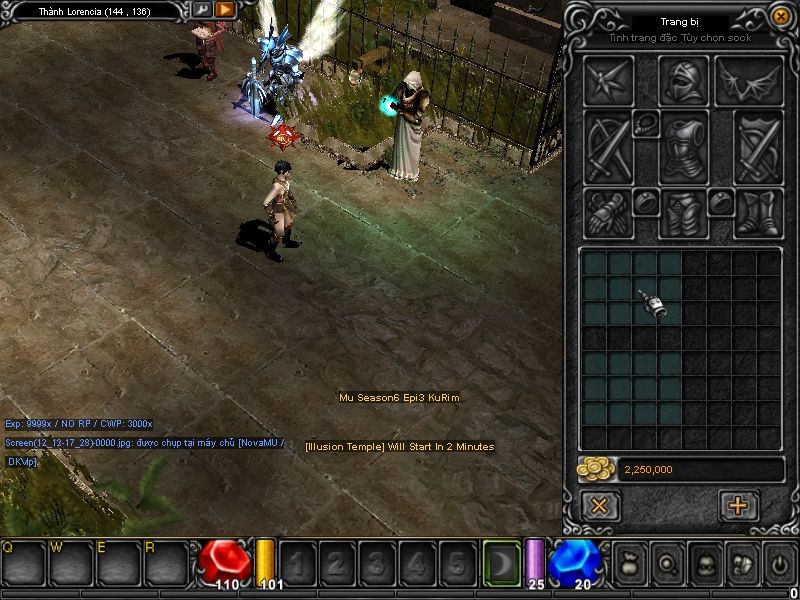Viewport: 800px width, 600px height.
Task: Close the Trang bị inventory window
Action: 781,16
